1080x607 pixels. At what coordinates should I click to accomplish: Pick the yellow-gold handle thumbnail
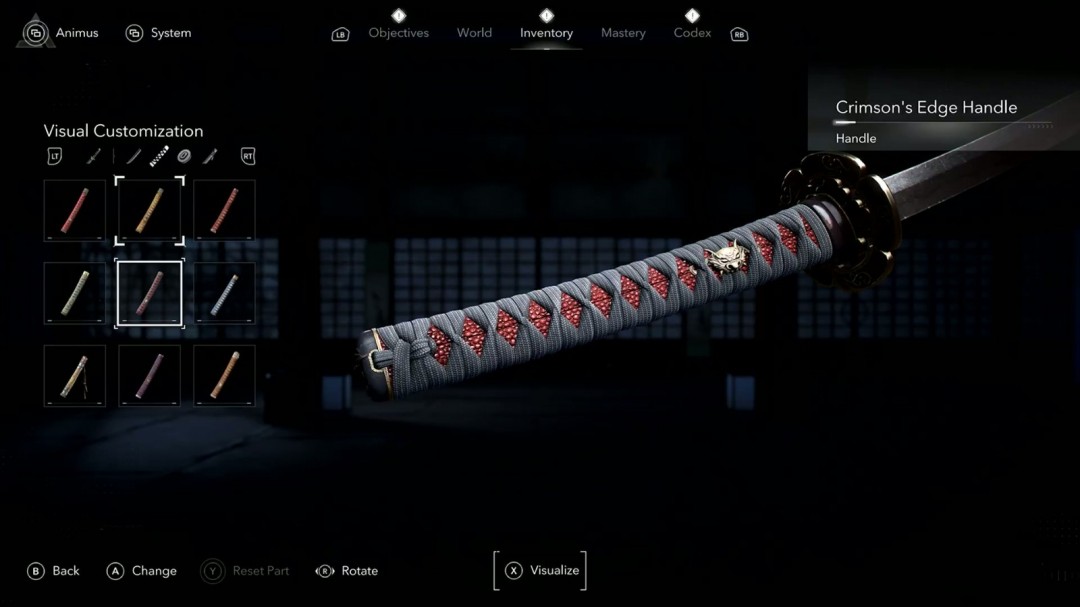click(150, 210)
